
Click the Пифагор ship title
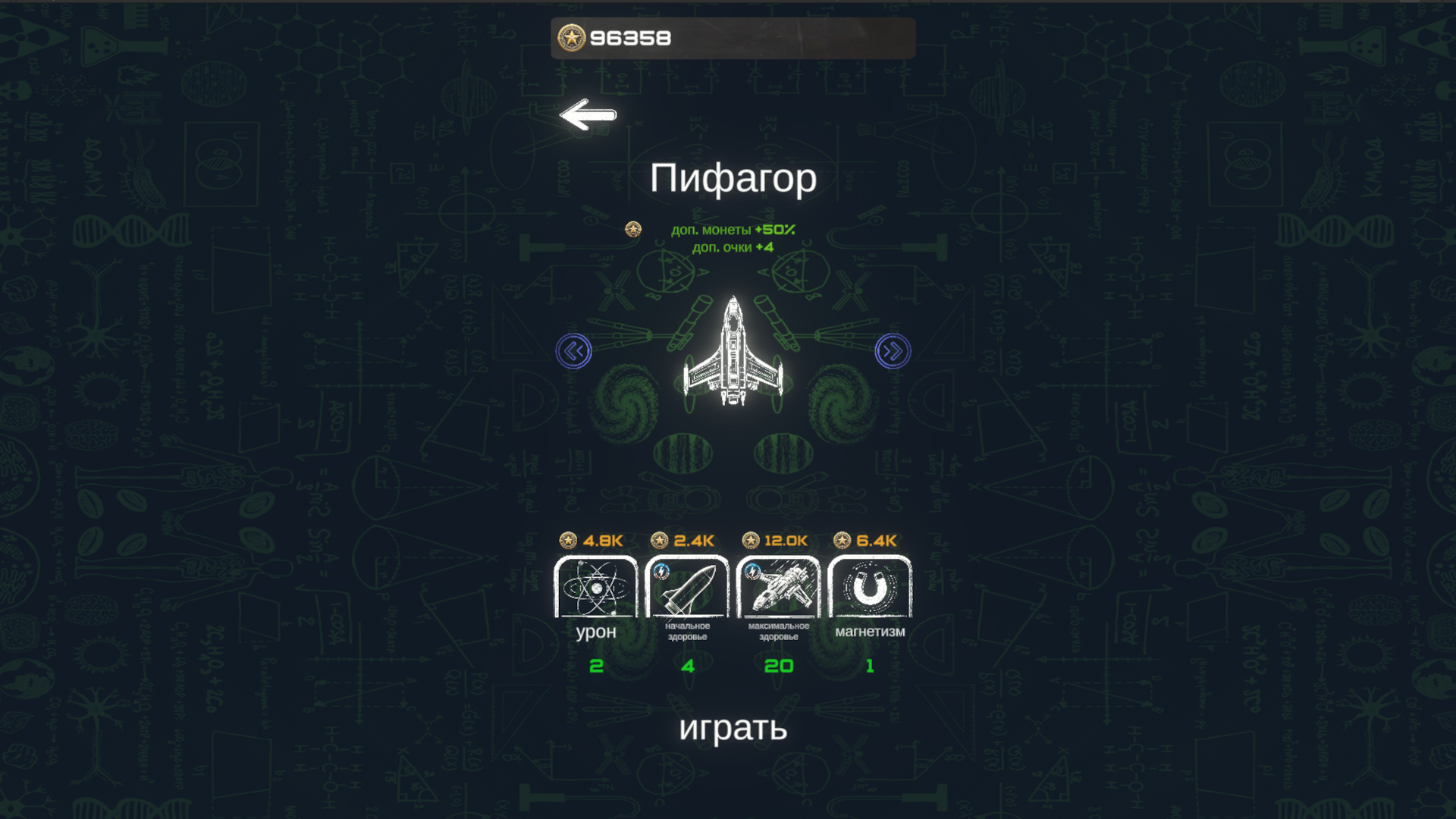coord(733,179)
